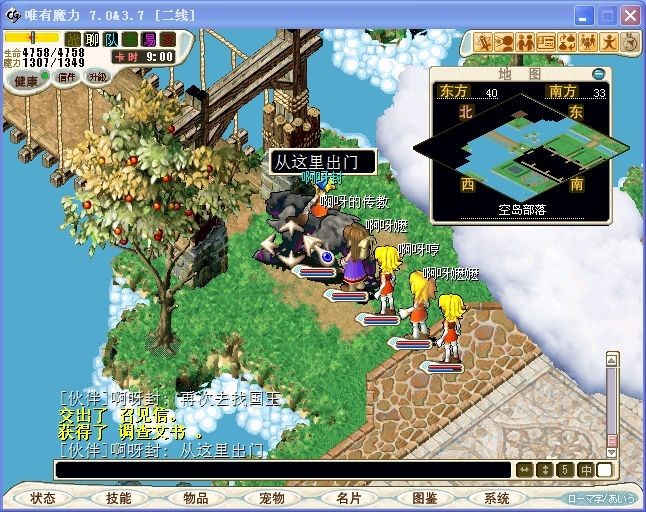Open the 宠物 pets menu
The width and height of the screenshot is (646, 512).
[272, 498]
